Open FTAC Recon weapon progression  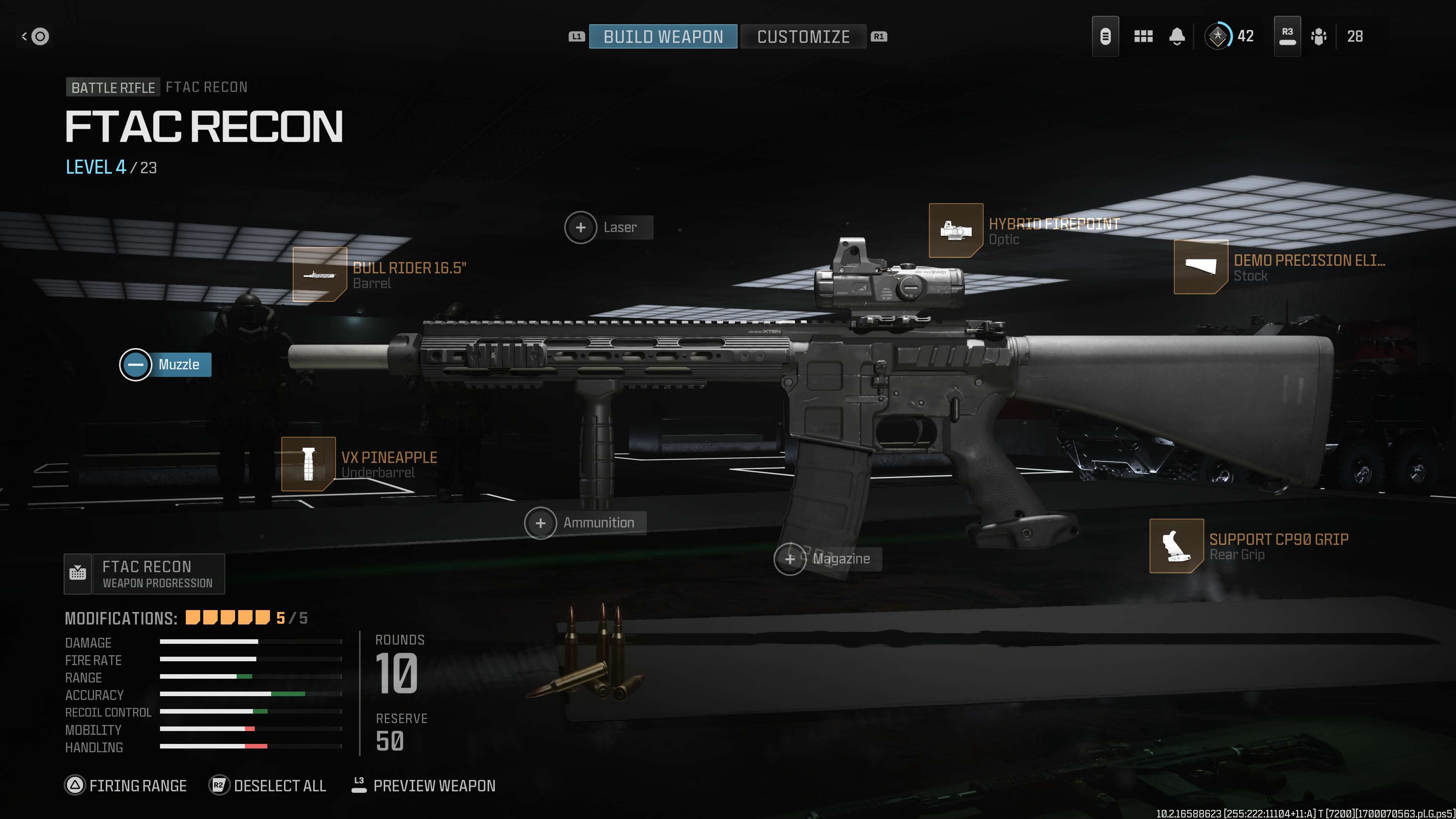click(x=145, y=574)
